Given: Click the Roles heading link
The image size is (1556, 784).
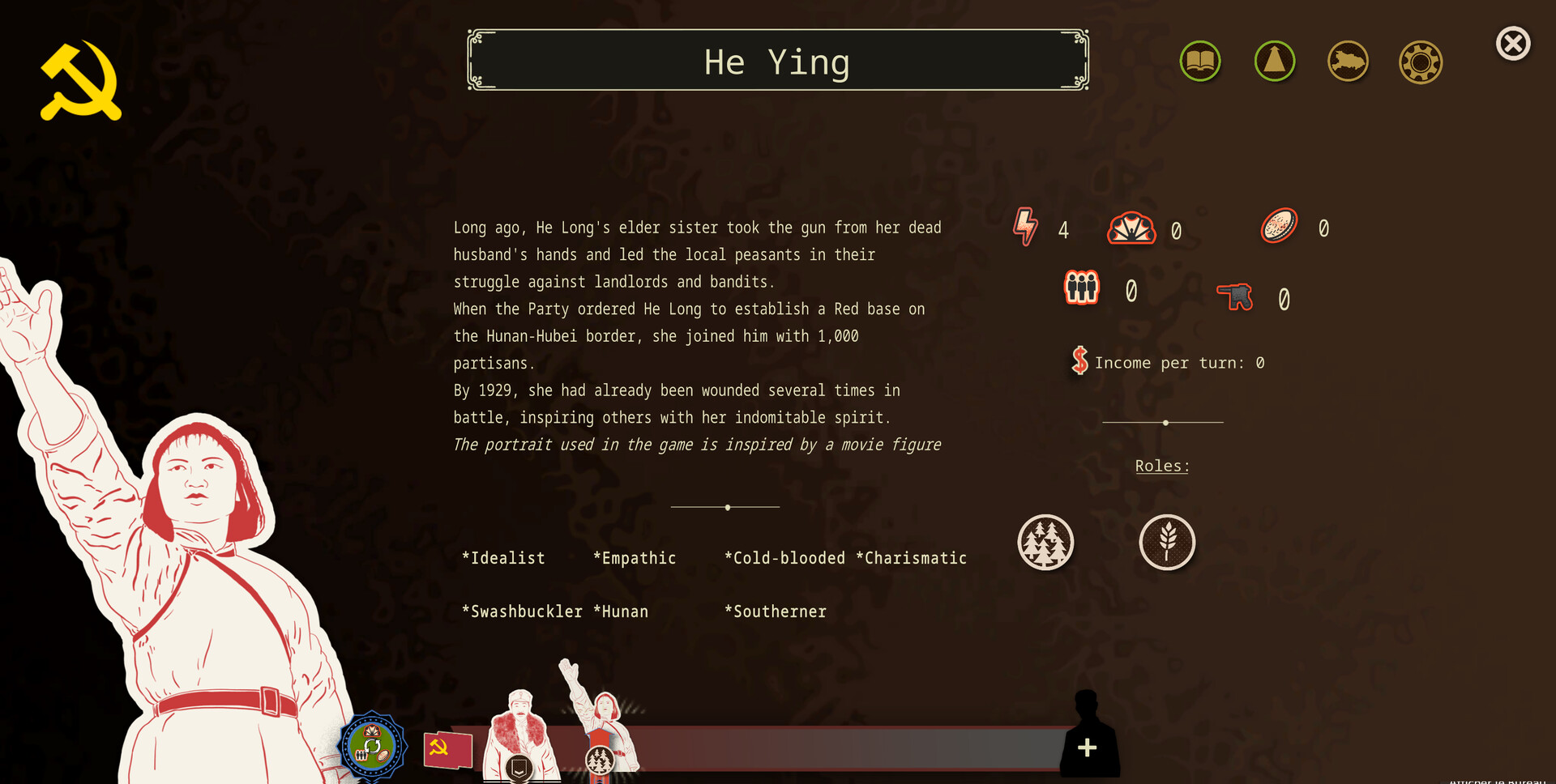Looking at the screenshot, I should [x=1162, y=466].
